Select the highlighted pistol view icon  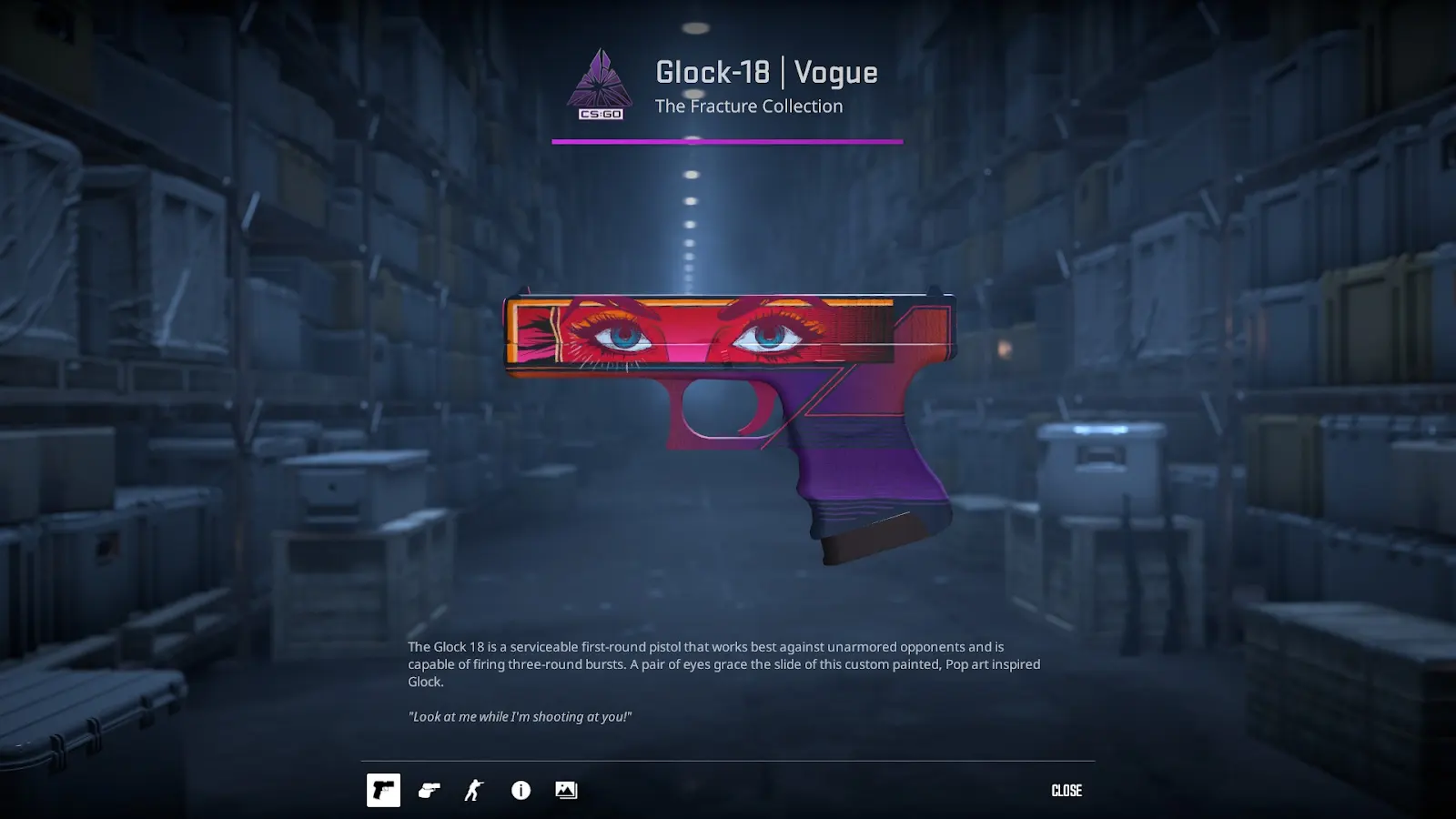[x=383, y=790]
